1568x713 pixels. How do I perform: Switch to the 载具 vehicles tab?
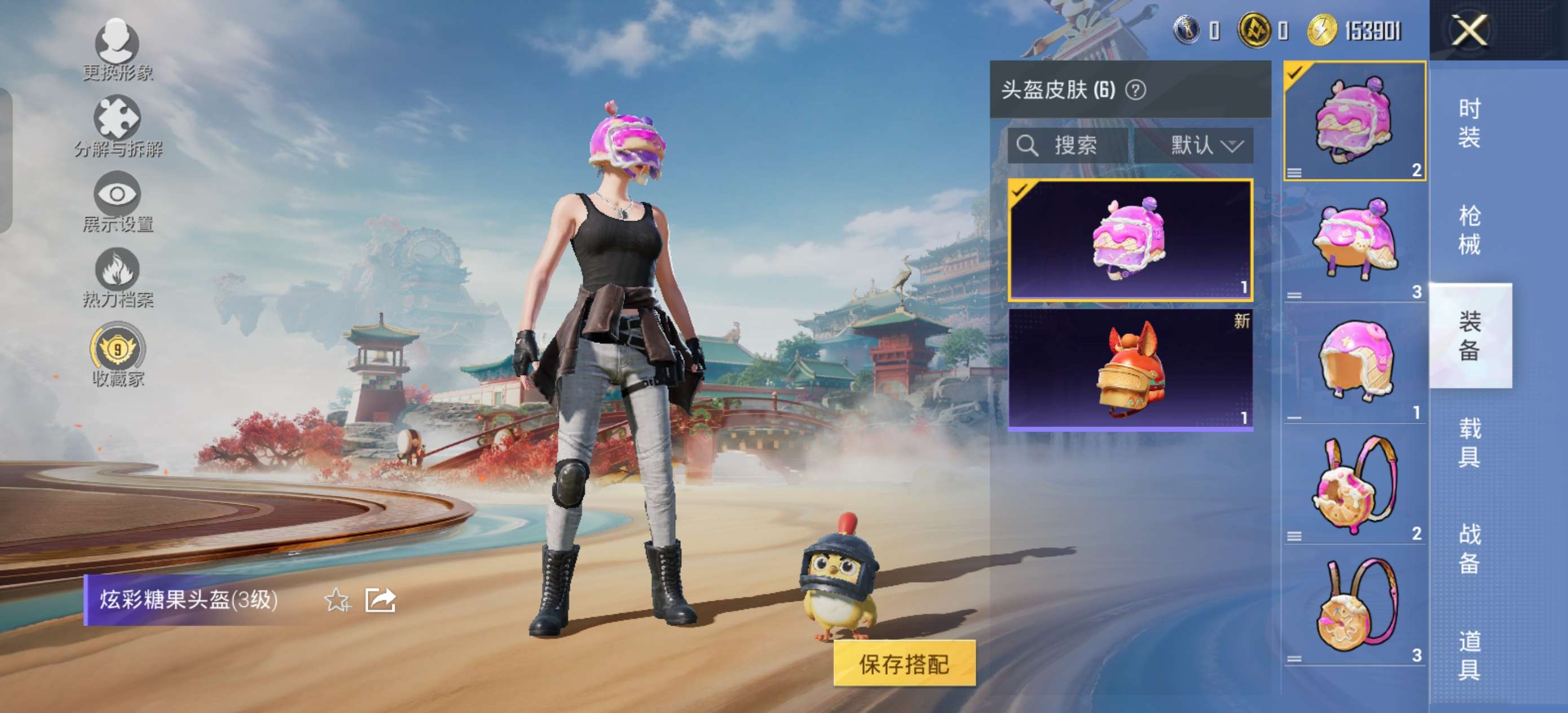point(1469,443)
